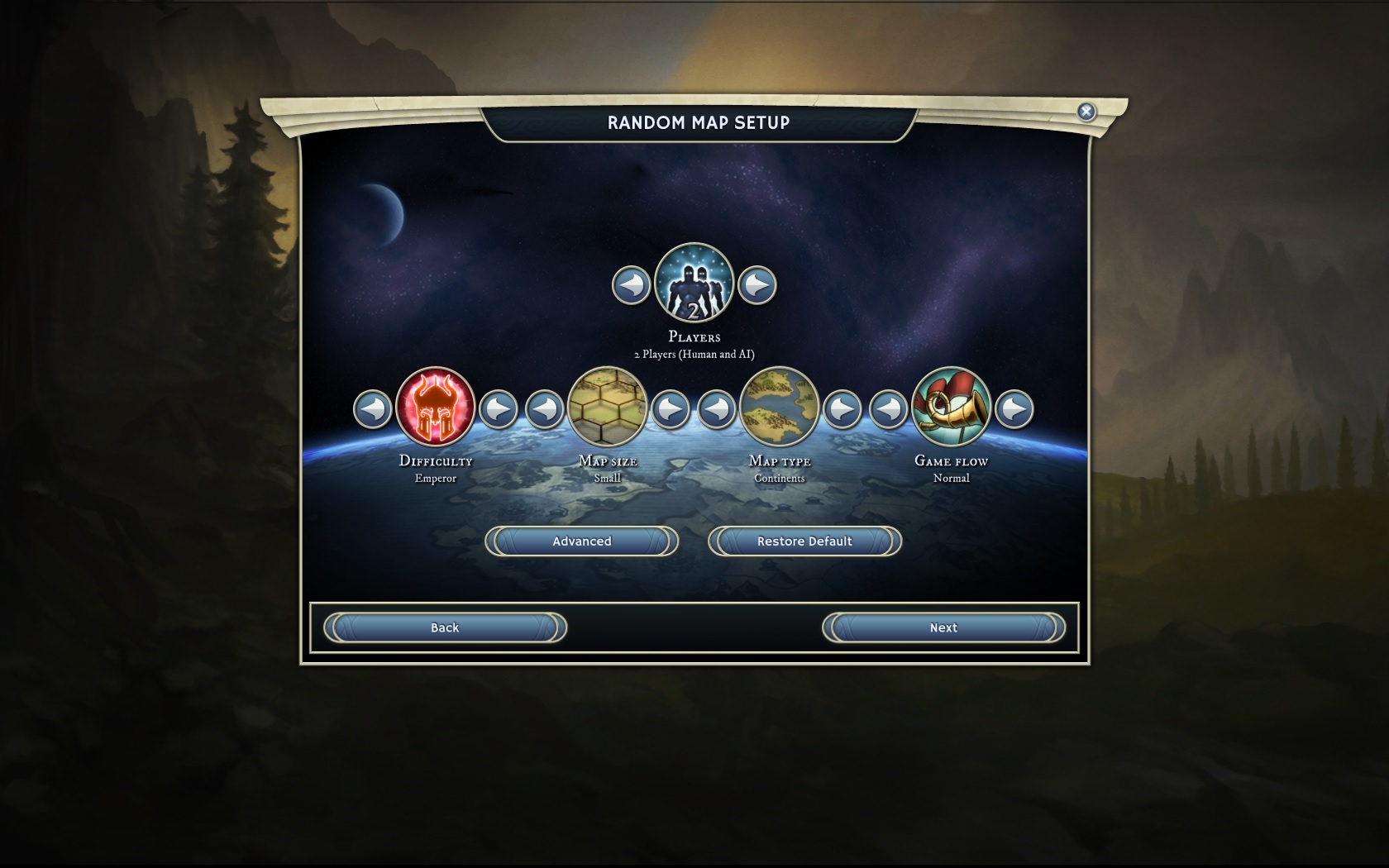This screenshot has height=868, width=1389.
Task: Decrease the number of players
Action: point(631,285)
